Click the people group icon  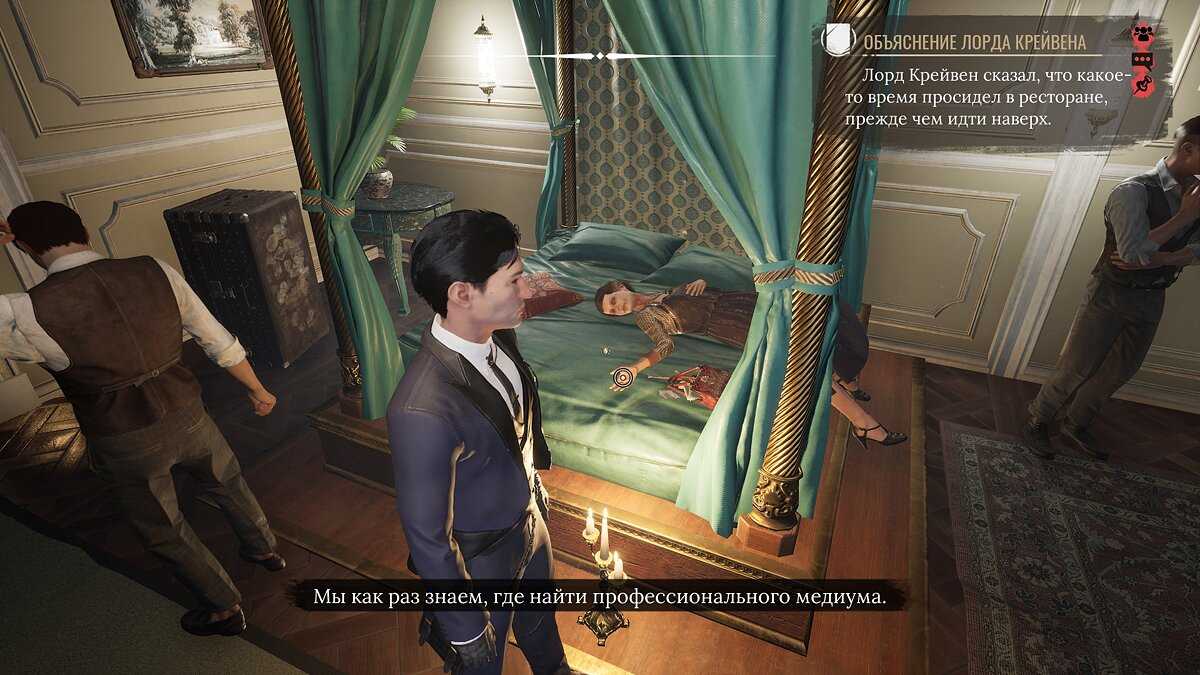coord(1142,32)
